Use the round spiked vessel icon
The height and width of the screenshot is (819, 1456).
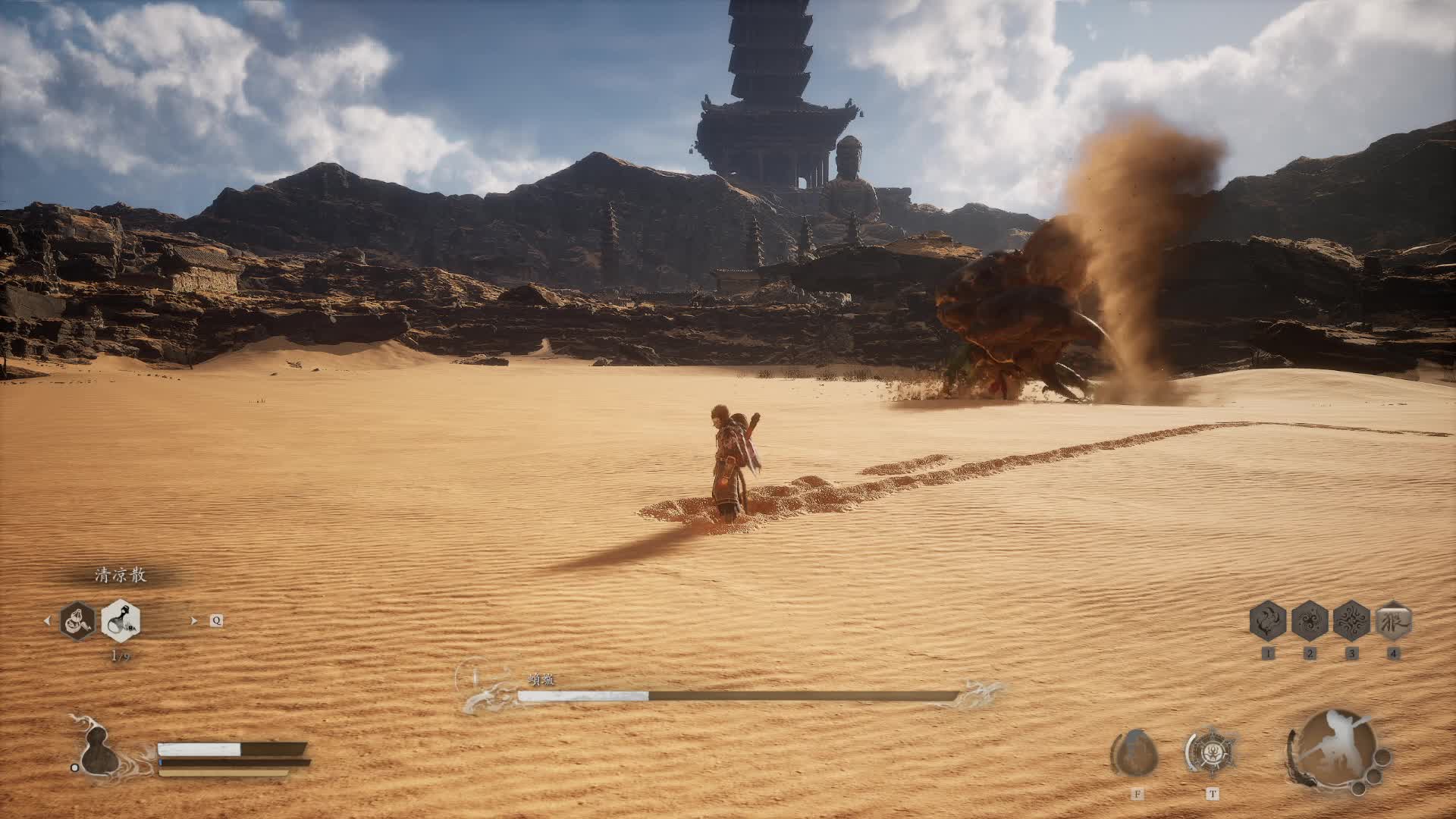tap(1211, 752)
